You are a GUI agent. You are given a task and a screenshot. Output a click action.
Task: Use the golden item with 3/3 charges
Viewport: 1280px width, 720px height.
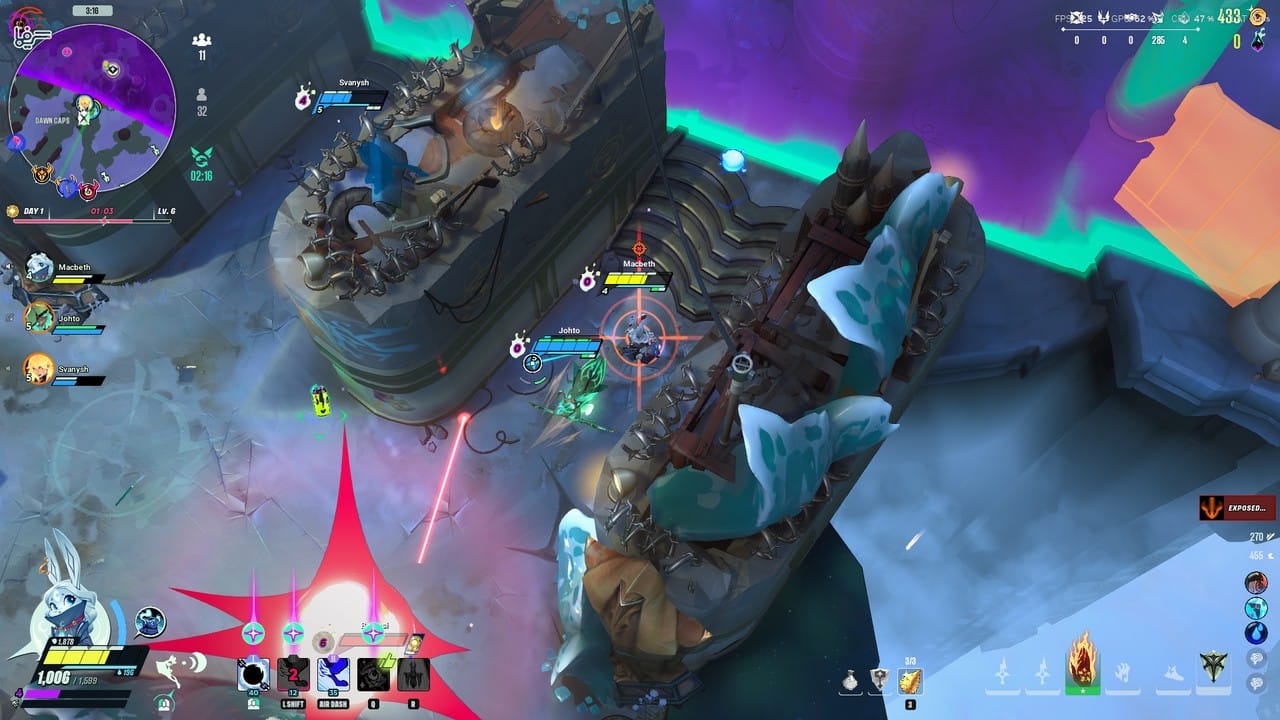pyautogui.click(x=910, y=681)
